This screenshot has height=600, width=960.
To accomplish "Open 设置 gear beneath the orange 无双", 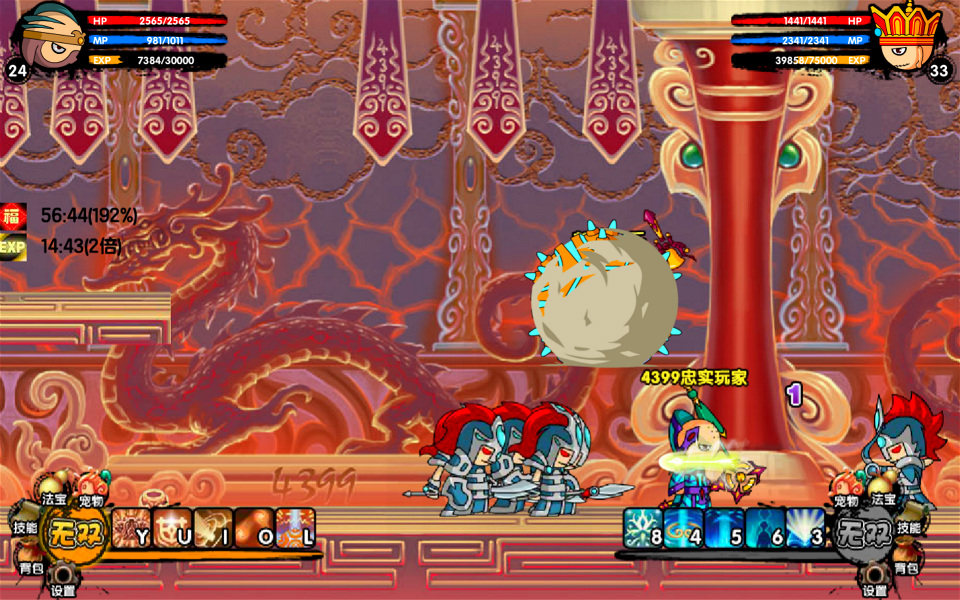I will coord(63,581).
